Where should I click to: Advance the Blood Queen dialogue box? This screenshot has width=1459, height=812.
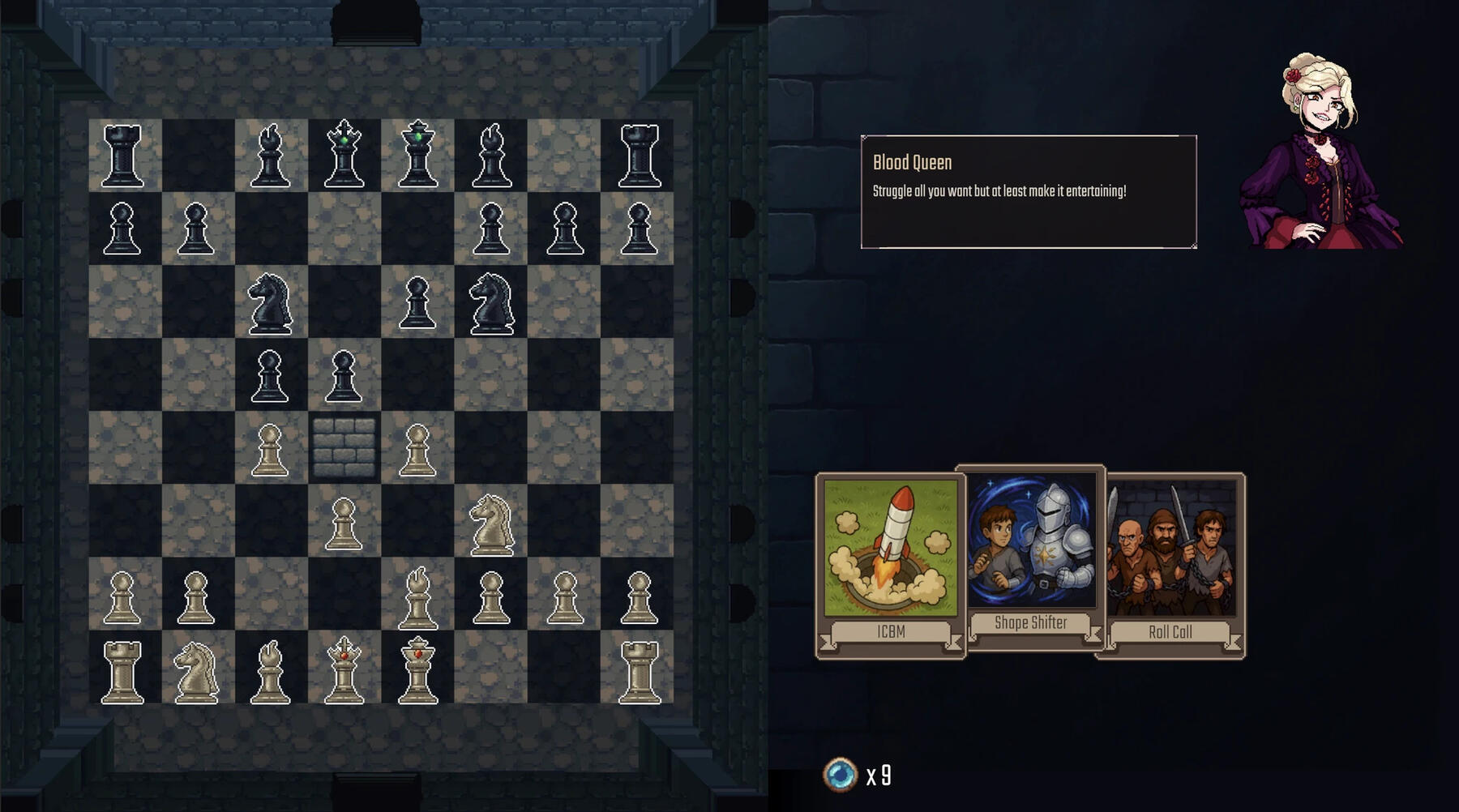tap(1028, 192)
